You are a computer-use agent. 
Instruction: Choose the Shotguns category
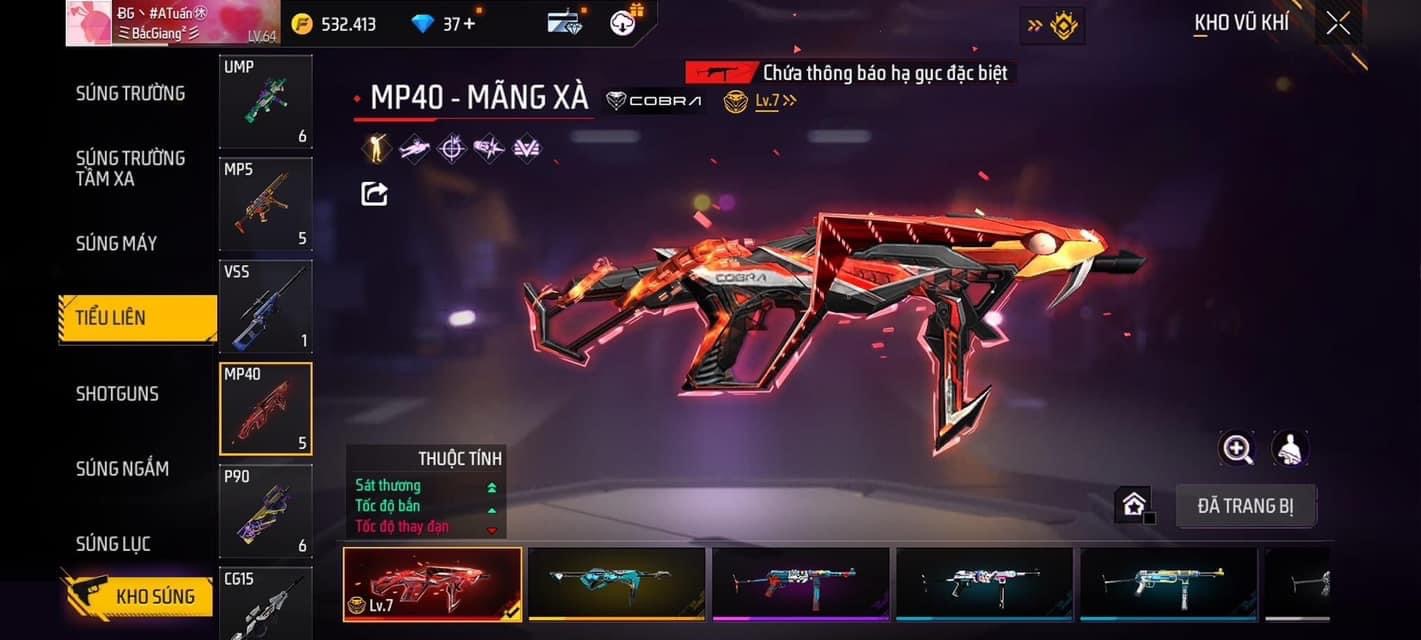[x=118, y=393]
